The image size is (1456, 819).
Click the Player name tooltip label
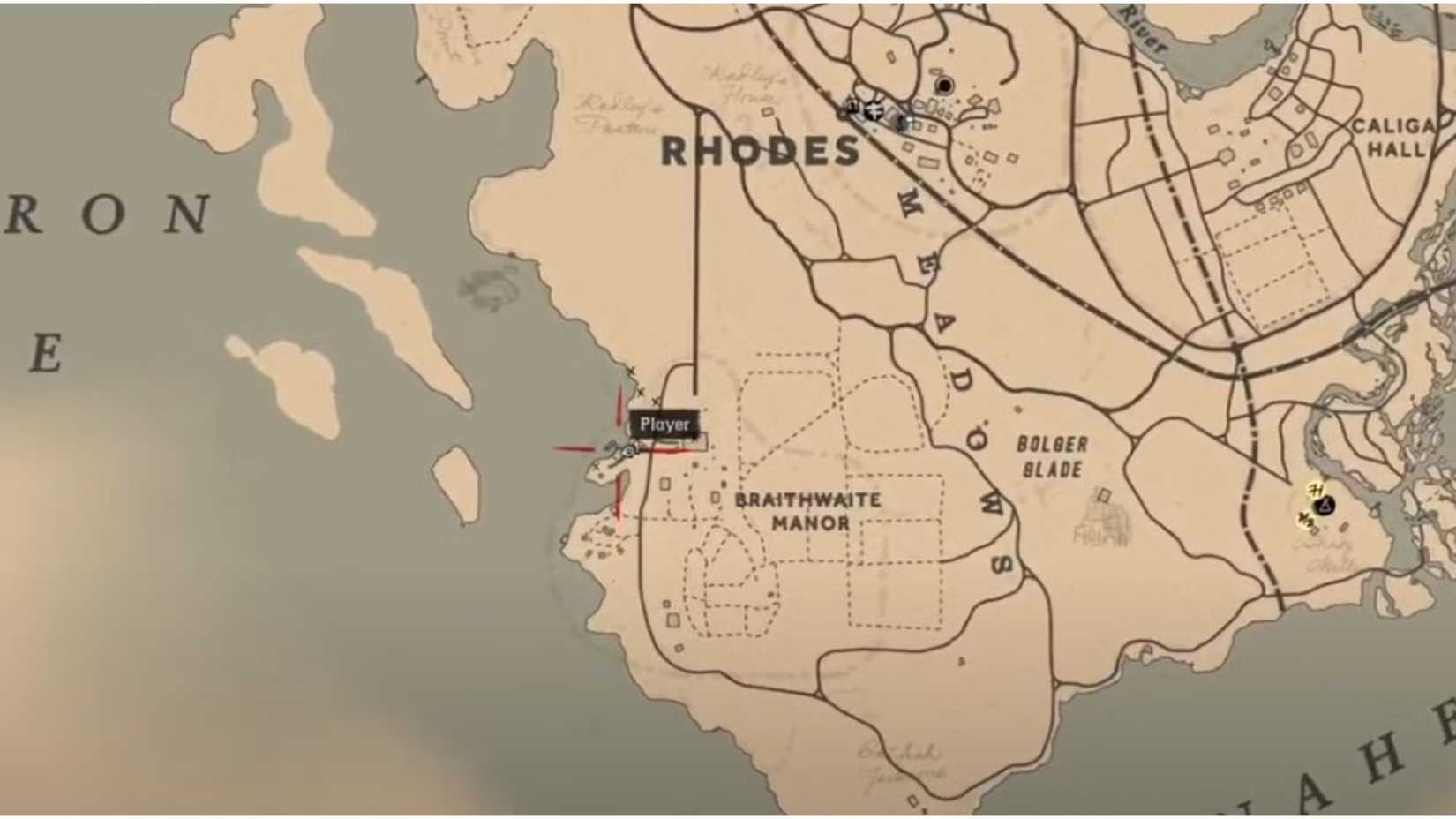[664, 424]
